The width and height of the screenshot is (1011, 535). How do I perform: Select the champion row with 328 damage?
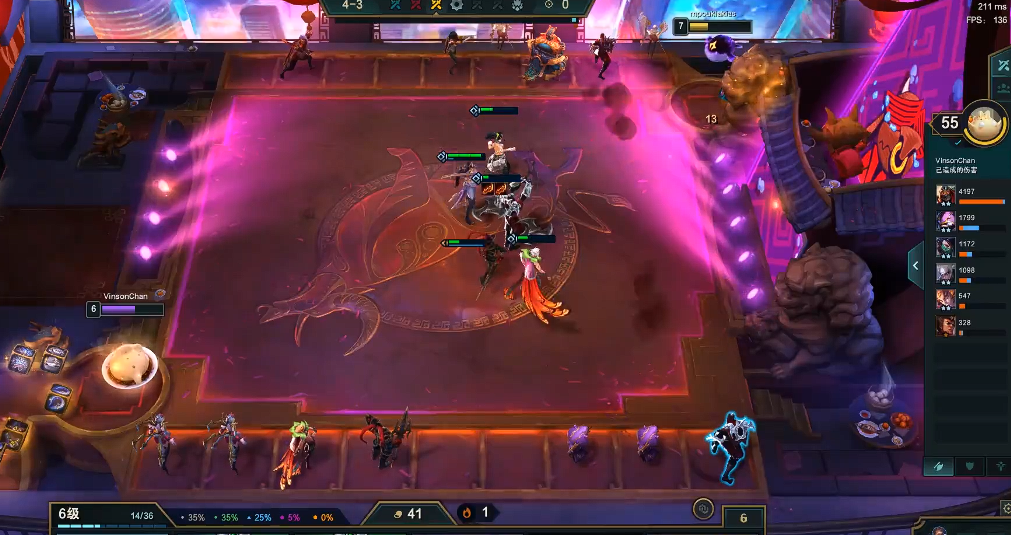(x=968, y=325)
